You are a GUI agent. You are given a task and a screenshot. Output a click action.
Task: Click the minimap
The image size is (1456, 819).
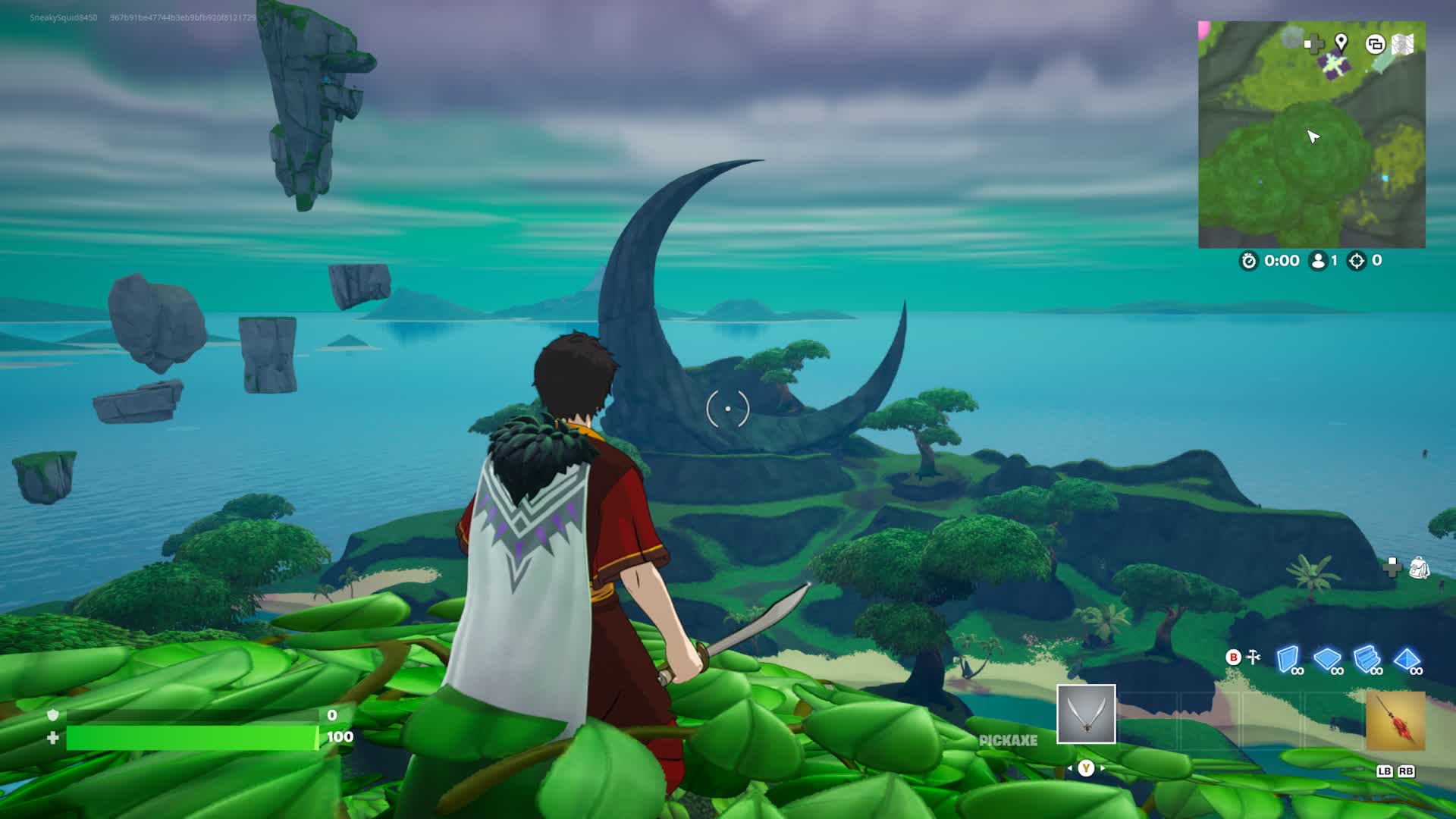pos(1311,134)
